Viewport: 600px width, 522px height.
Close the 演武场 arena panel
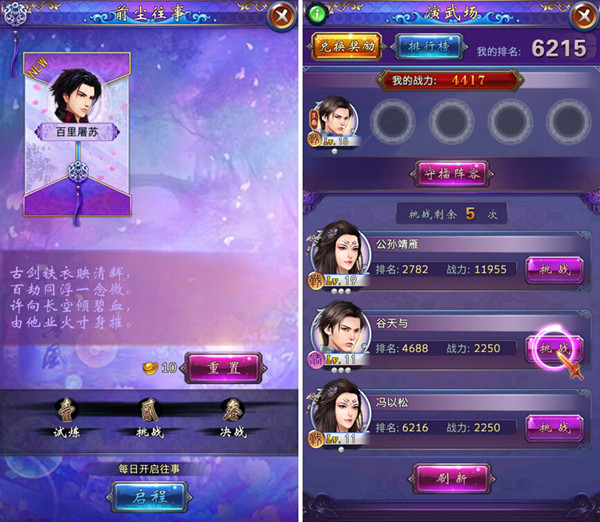tap(583, 17)
